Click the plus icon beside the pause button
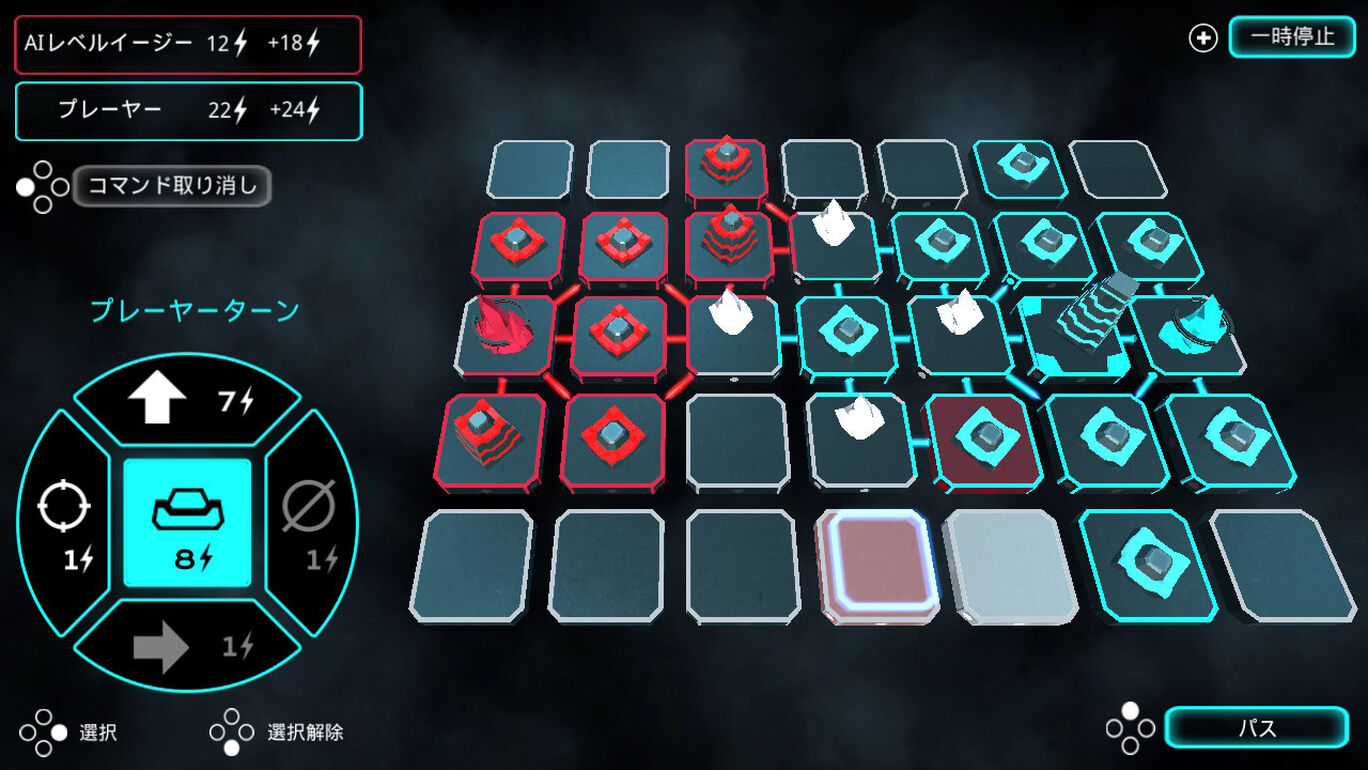Viewport: 1368px width, 770px height. click(x=1202, y=38)
